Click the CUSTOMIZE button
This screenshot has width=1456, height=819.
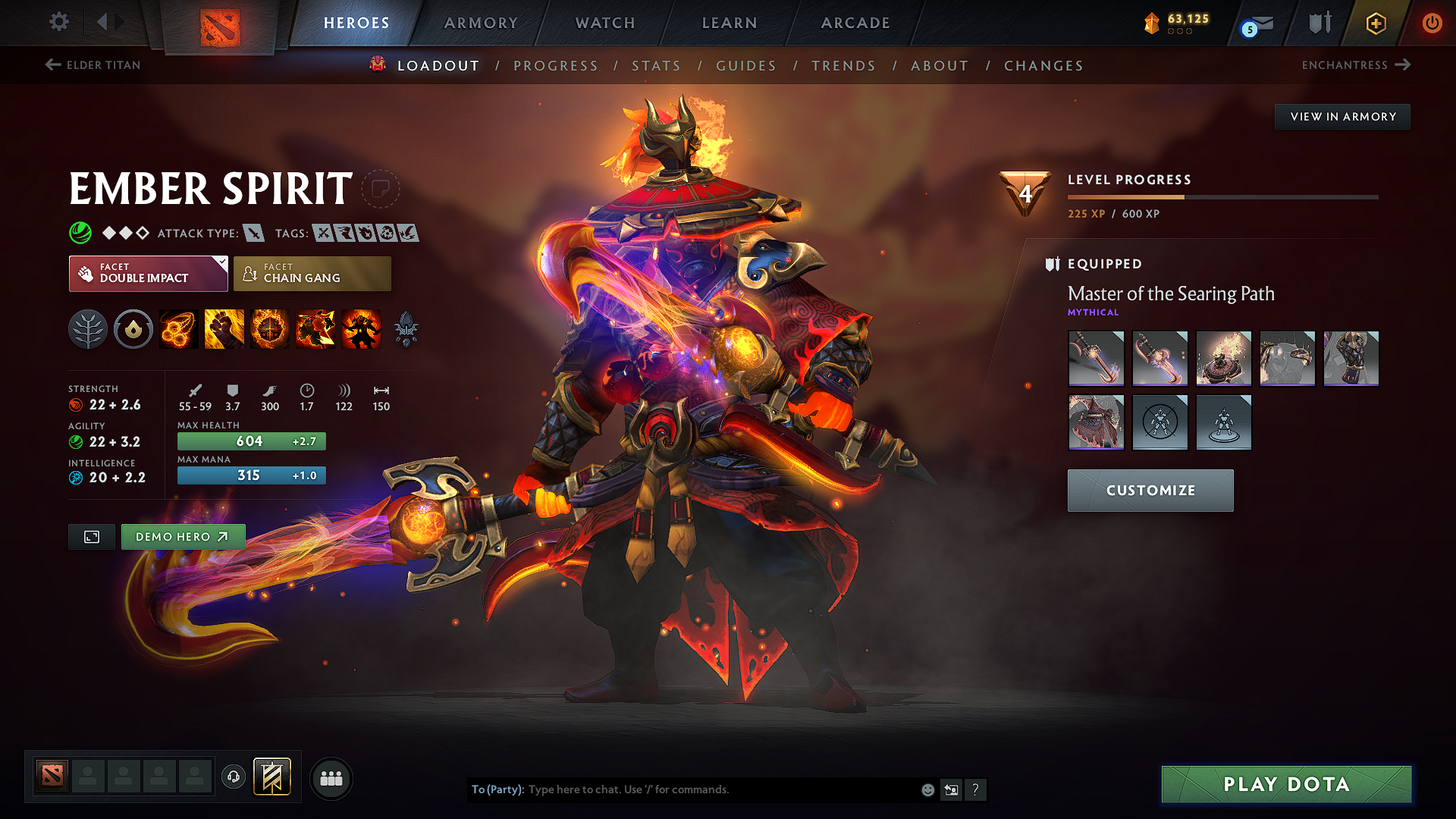pos(1150,490)
